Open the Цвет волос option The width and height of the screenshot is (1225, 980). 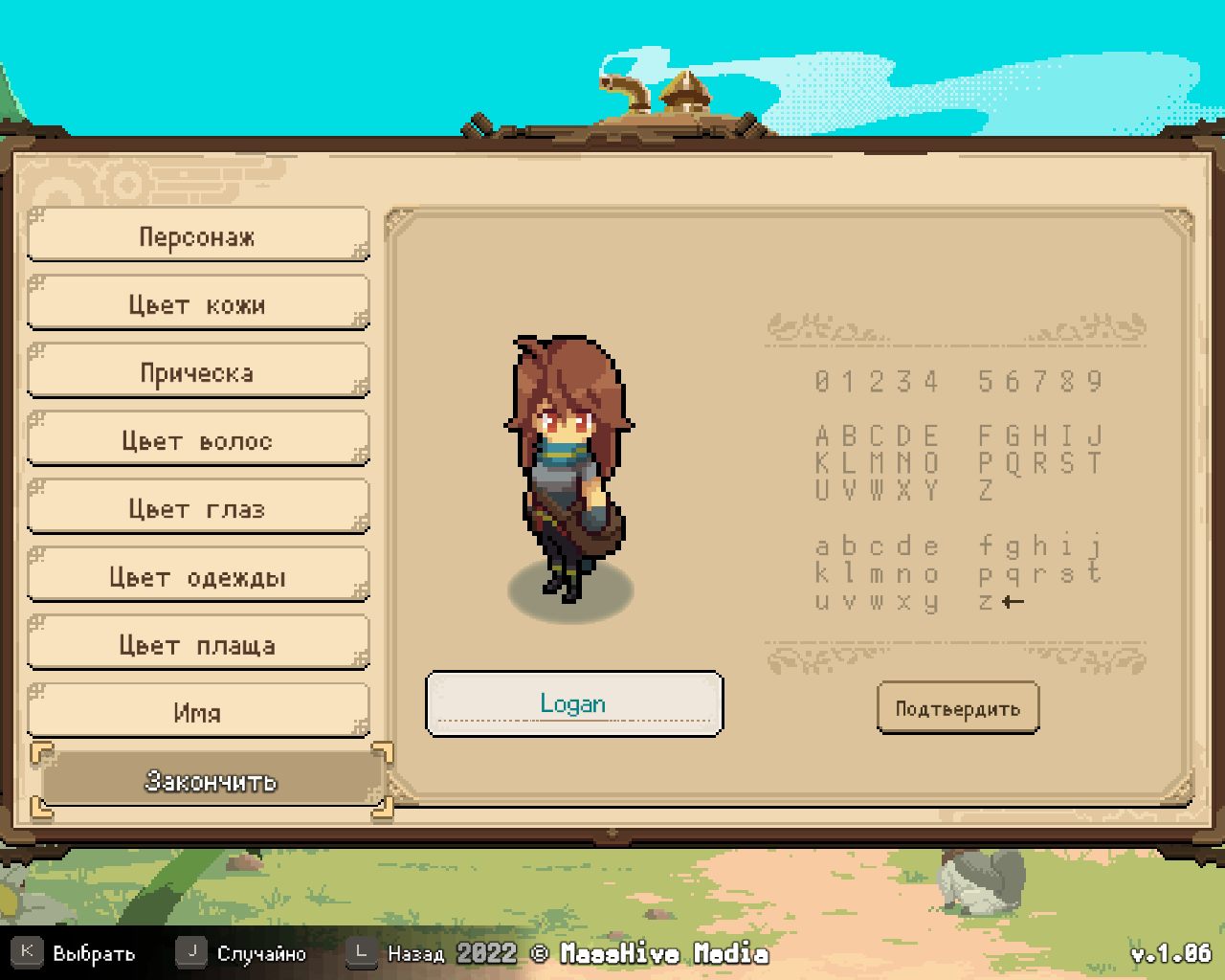[x=197, y=439]
